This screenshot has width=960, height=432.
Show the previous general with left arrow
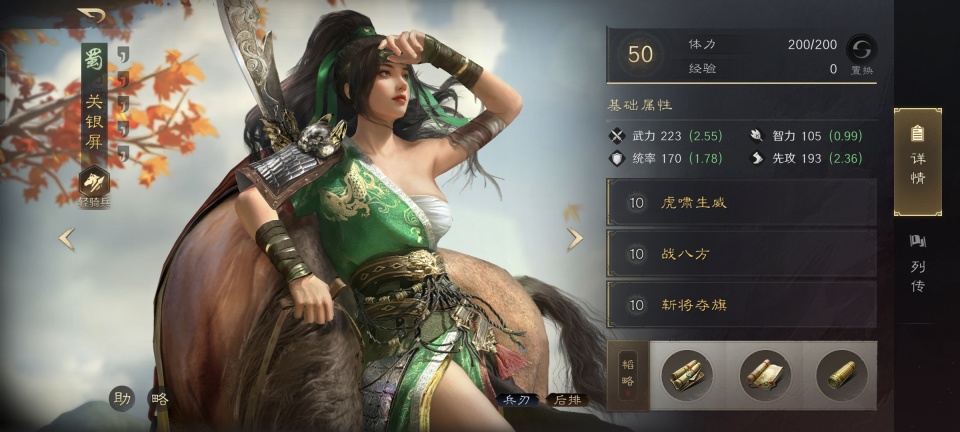[67, 238]
